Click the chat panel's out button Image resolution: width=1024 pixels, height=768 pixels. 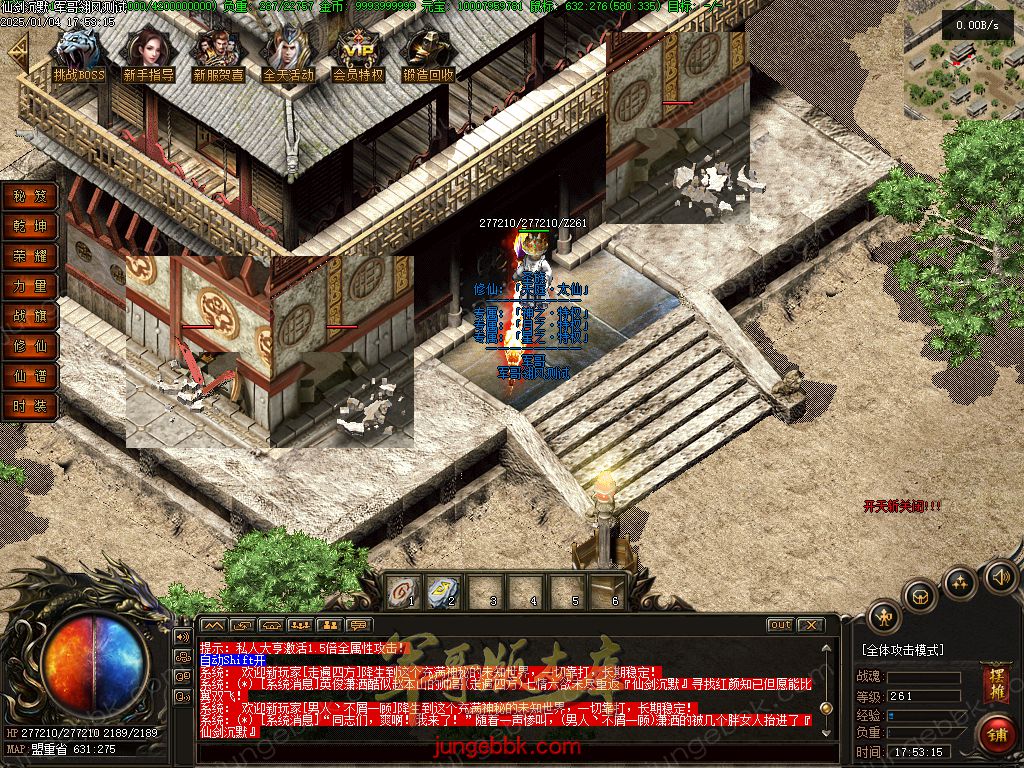point(780,625)
